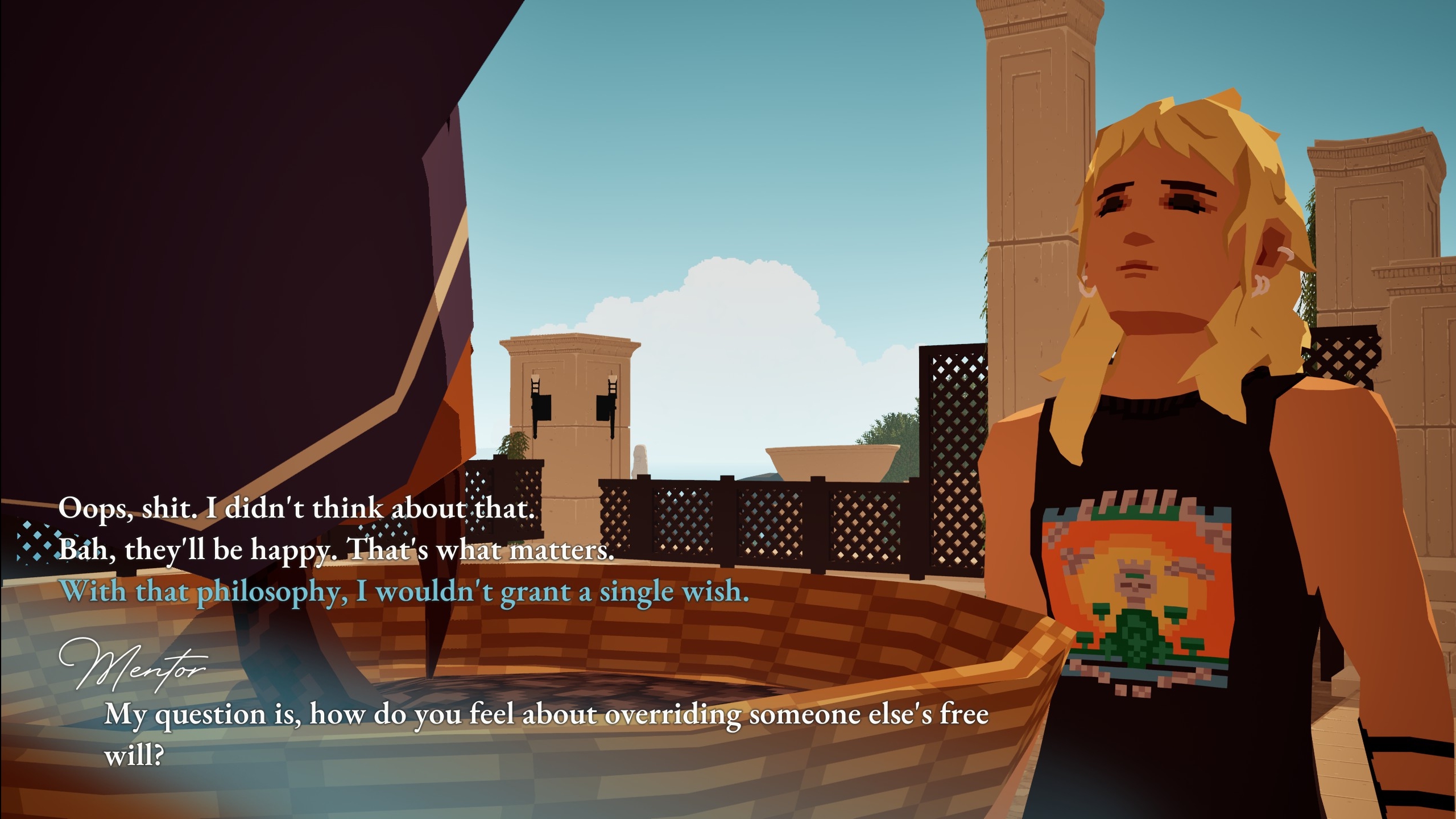1456x819 pixels.
Task: Choose "Oops, shit. I didn't think about that."
Action: [296, 508]
